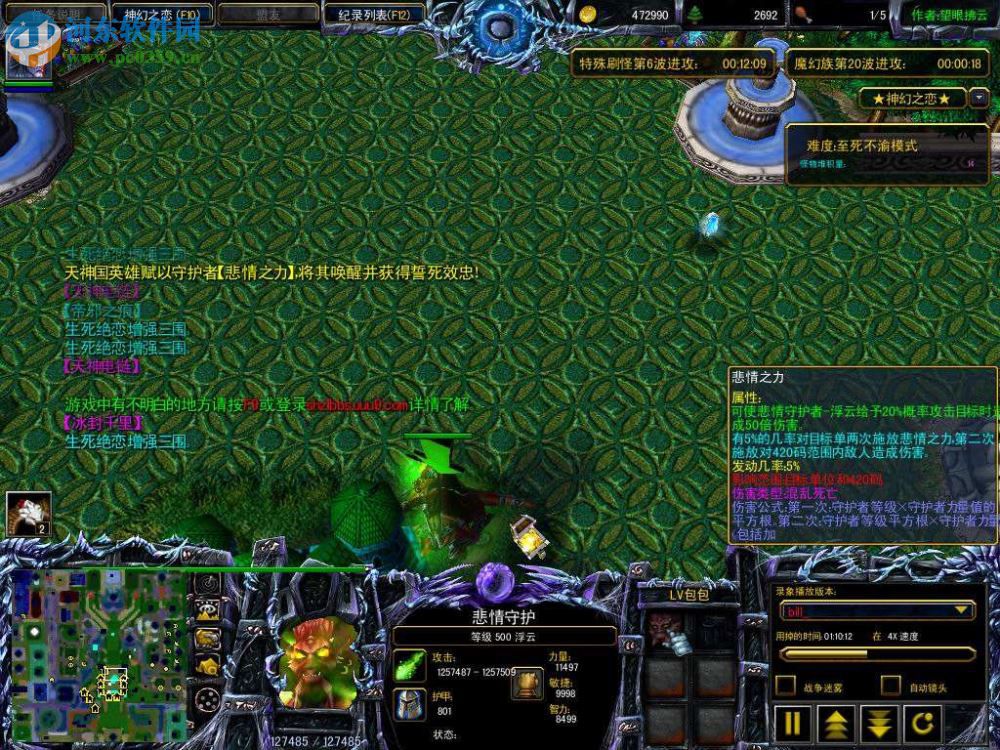Open the greyed 盟友 allies menu
This screenshot has height=750, width=1000.
pyautogui.click(x=266, y=15)
